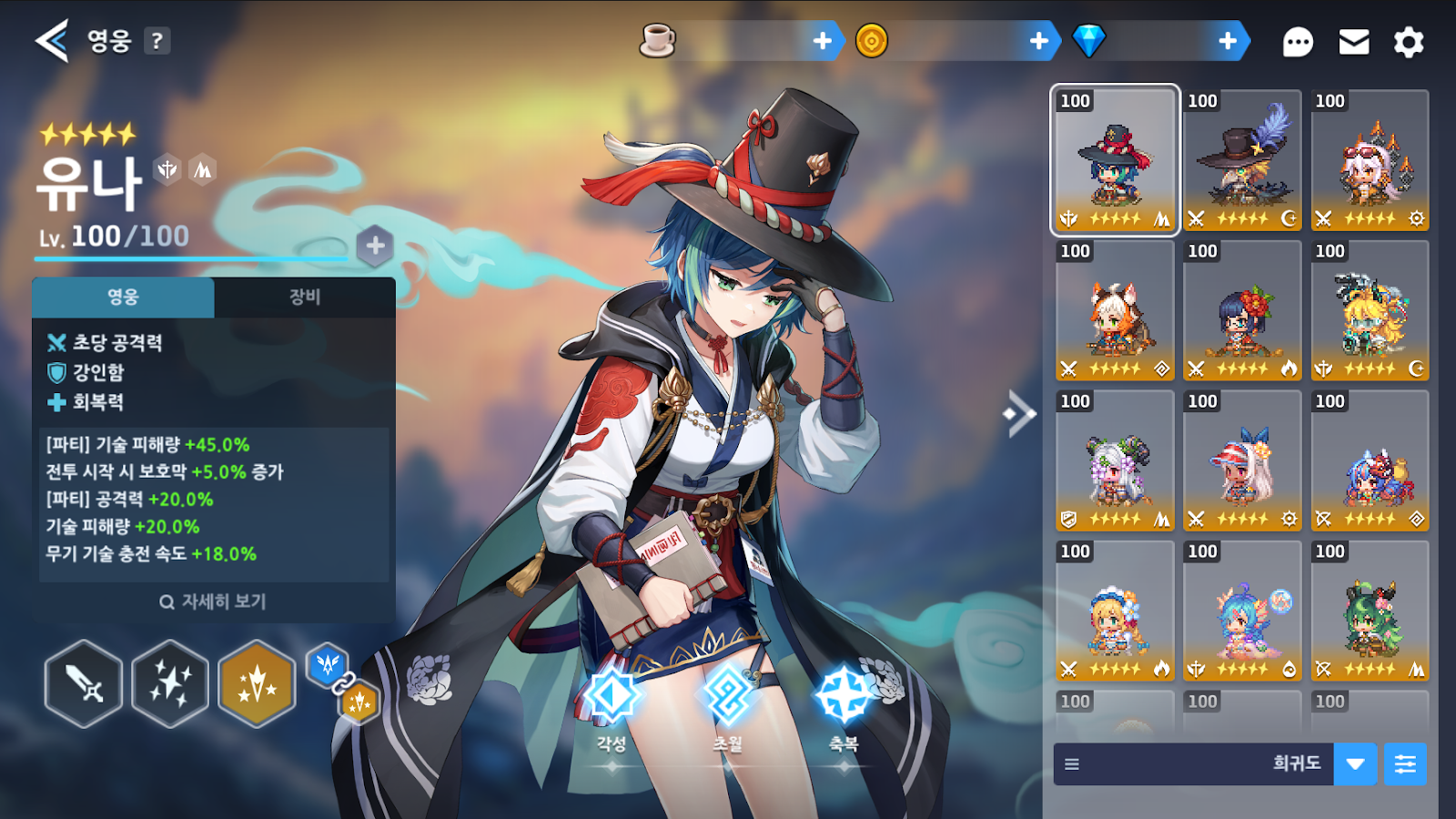
Task: Open the 각성 awakening menu
Action: [x=612, y=701]
